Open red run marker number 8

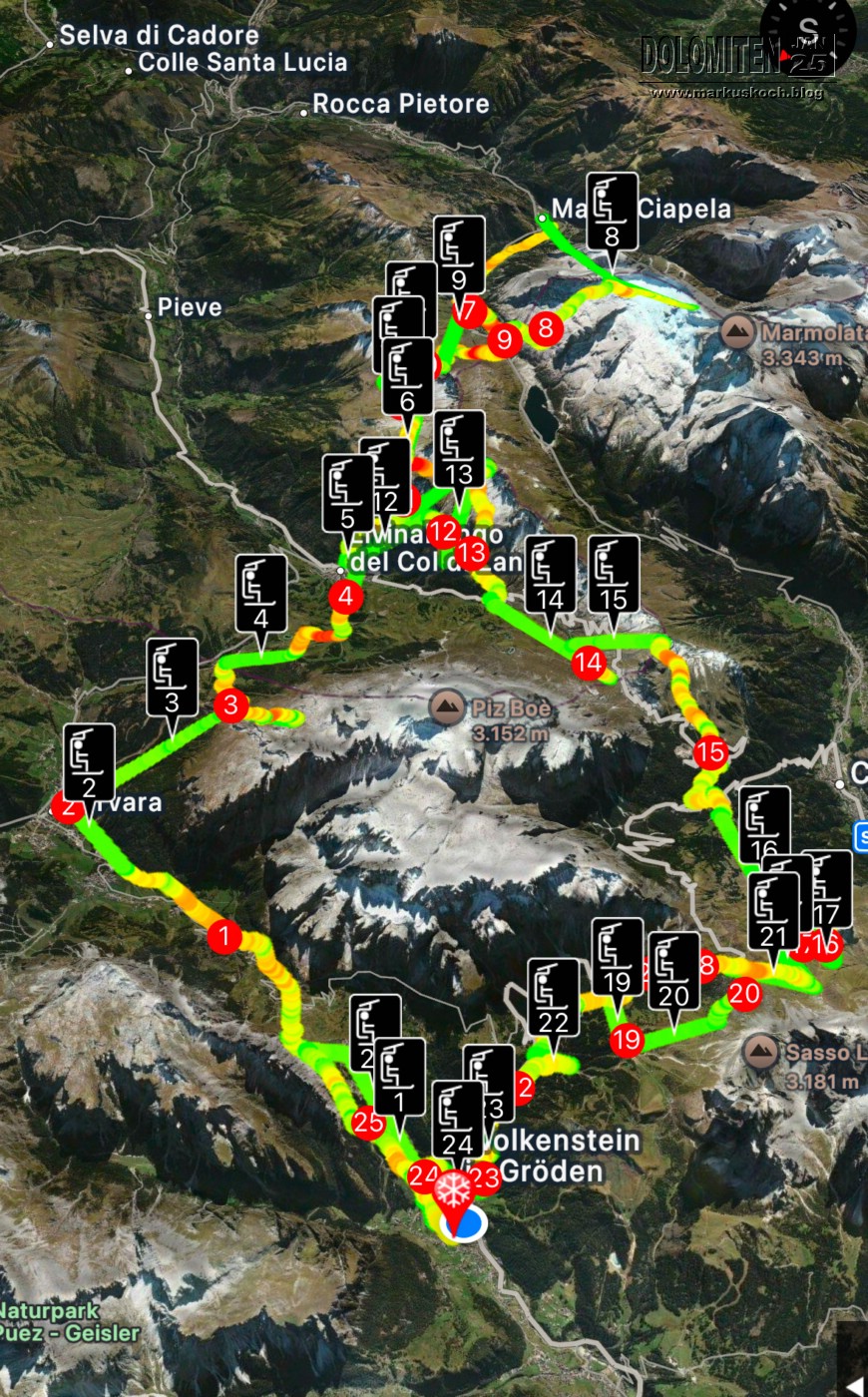[545, 326]
